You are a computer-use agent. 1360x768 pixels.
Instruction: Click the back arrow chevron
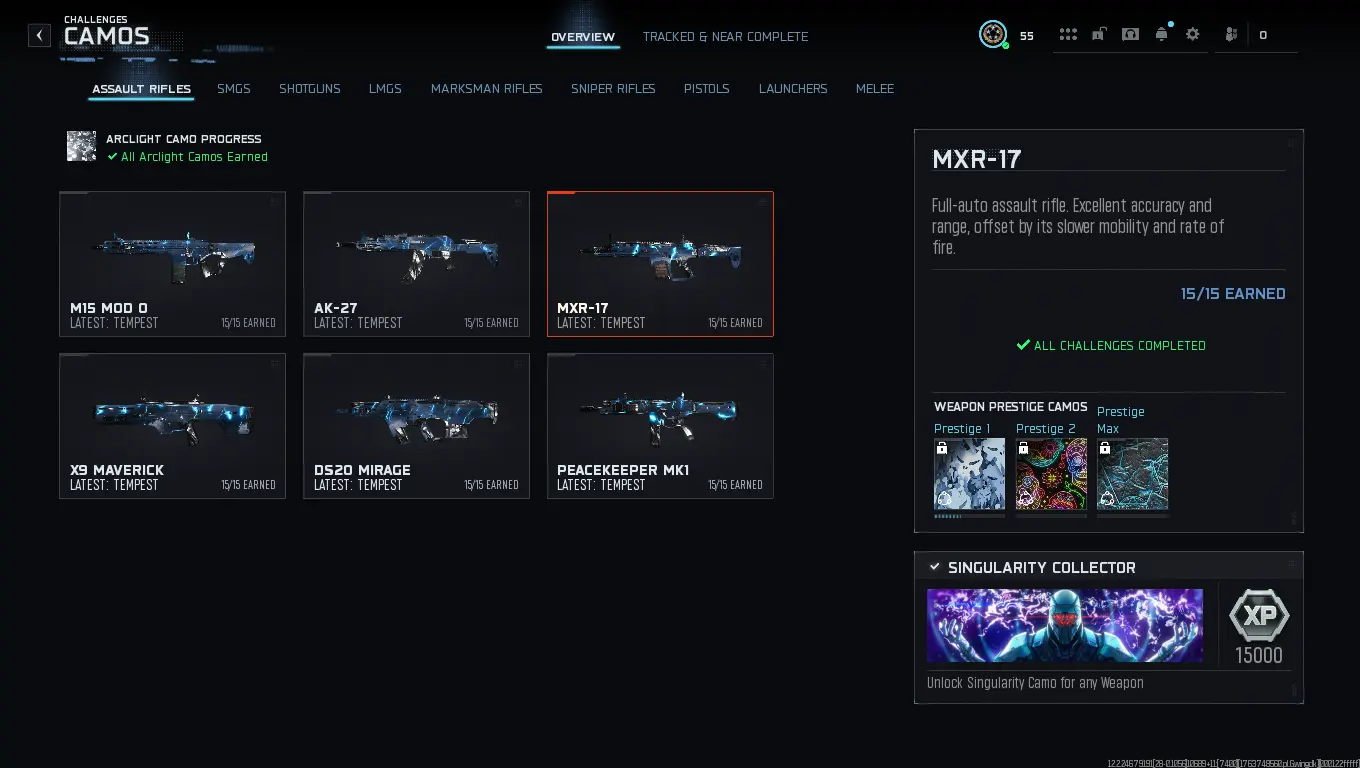(39, 35)
